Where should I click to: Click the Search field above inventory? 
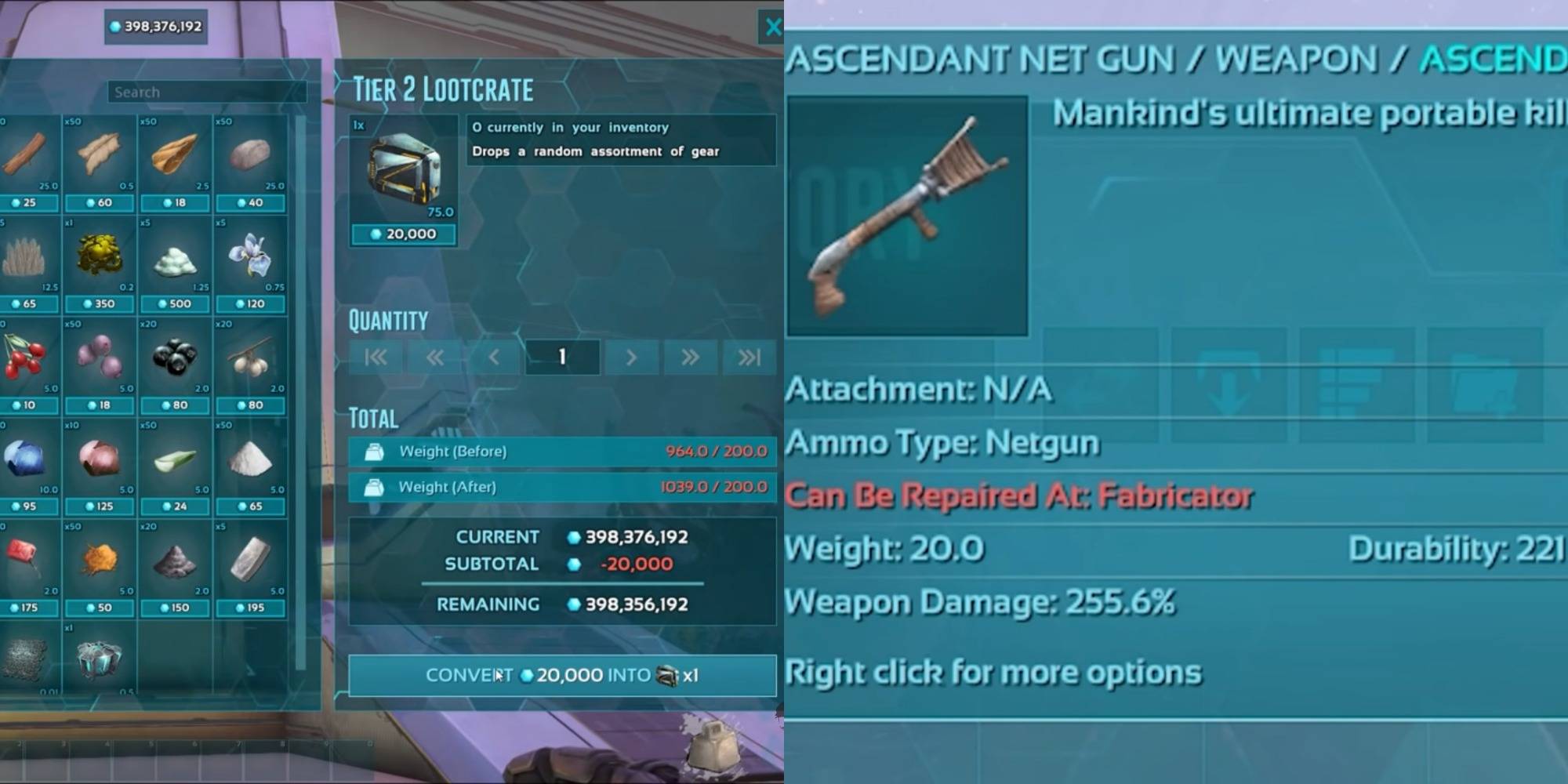click(206, 91)
